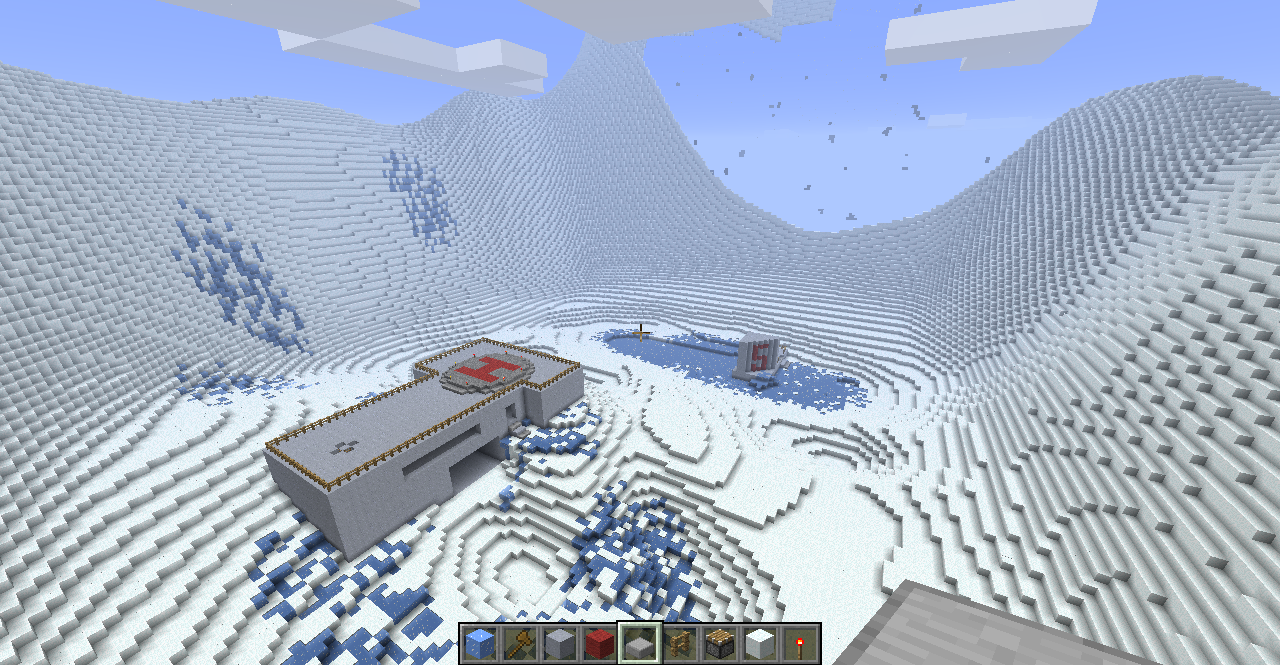
Task: Choose the full gray stone block slot
Action: point(560,643)
